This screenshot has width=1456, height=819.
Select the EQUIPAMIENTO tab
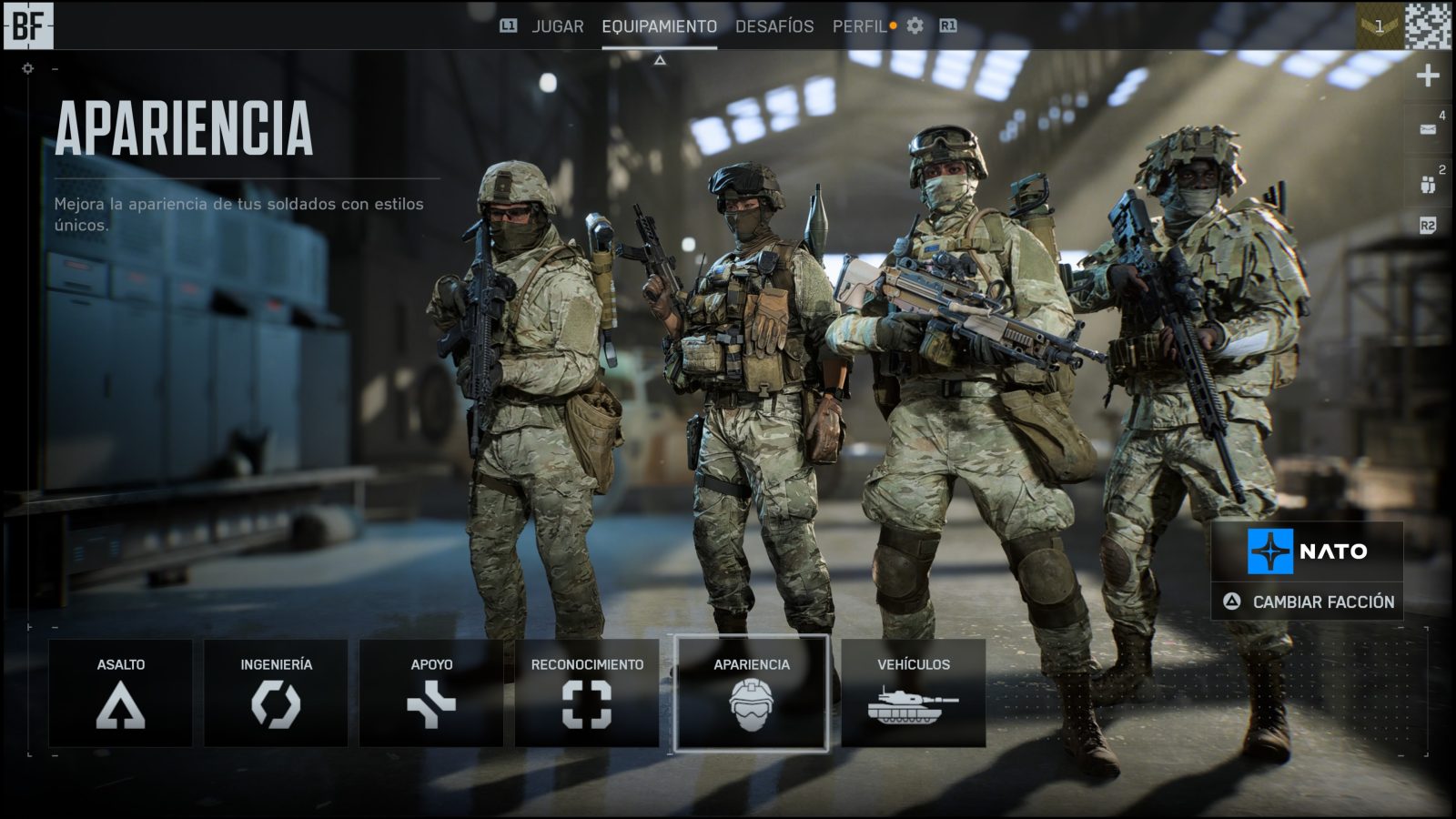pyautogui.click(x=659, y=26)
